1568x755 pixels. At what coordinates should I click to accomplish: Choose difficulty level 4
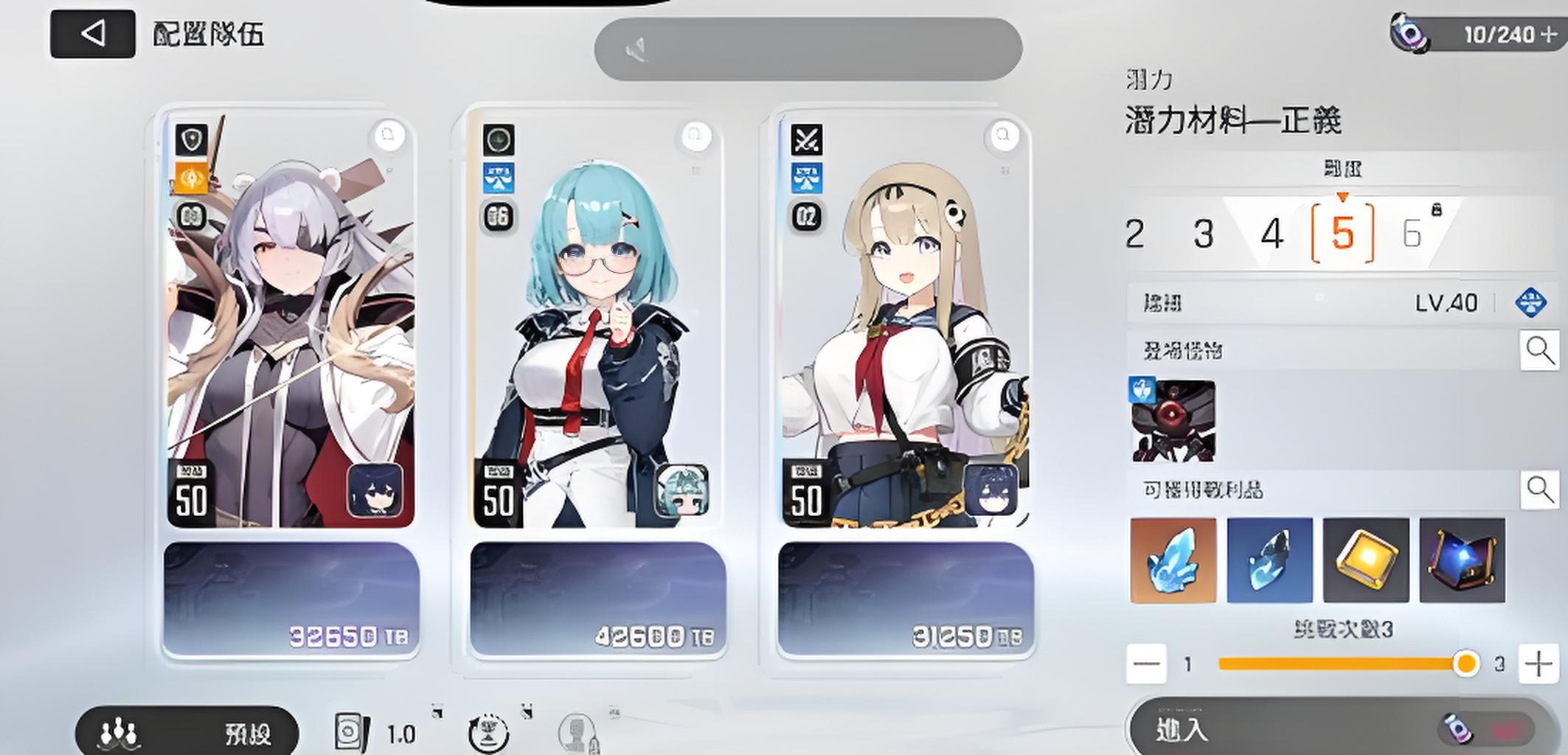point(1272,234)
